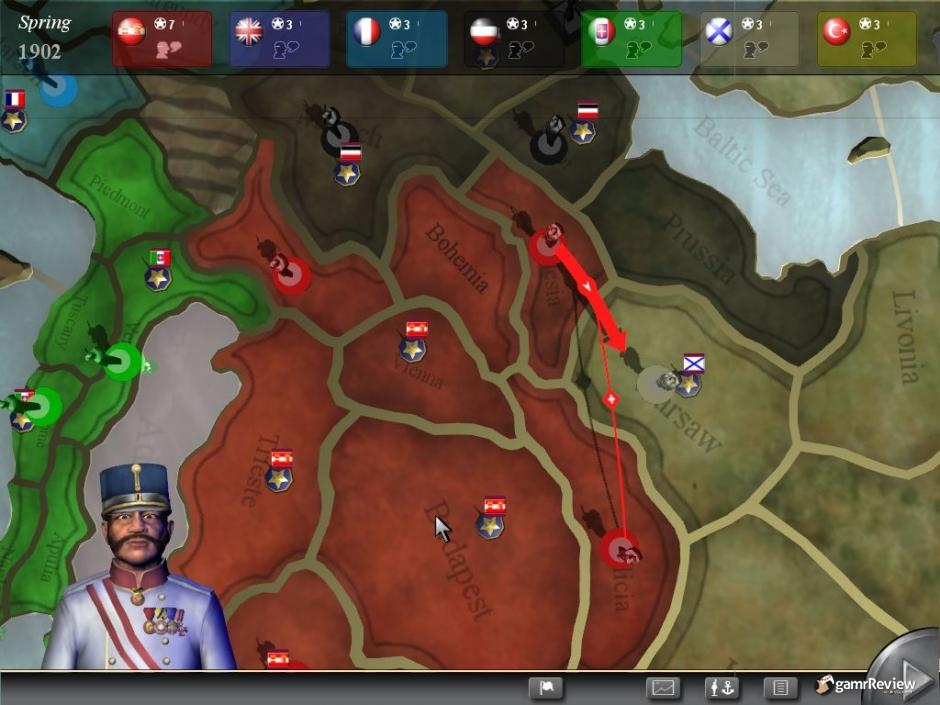The image size is (940, 705).
Task: Select the Russian army unit in Warsaw
Action: 657,383
